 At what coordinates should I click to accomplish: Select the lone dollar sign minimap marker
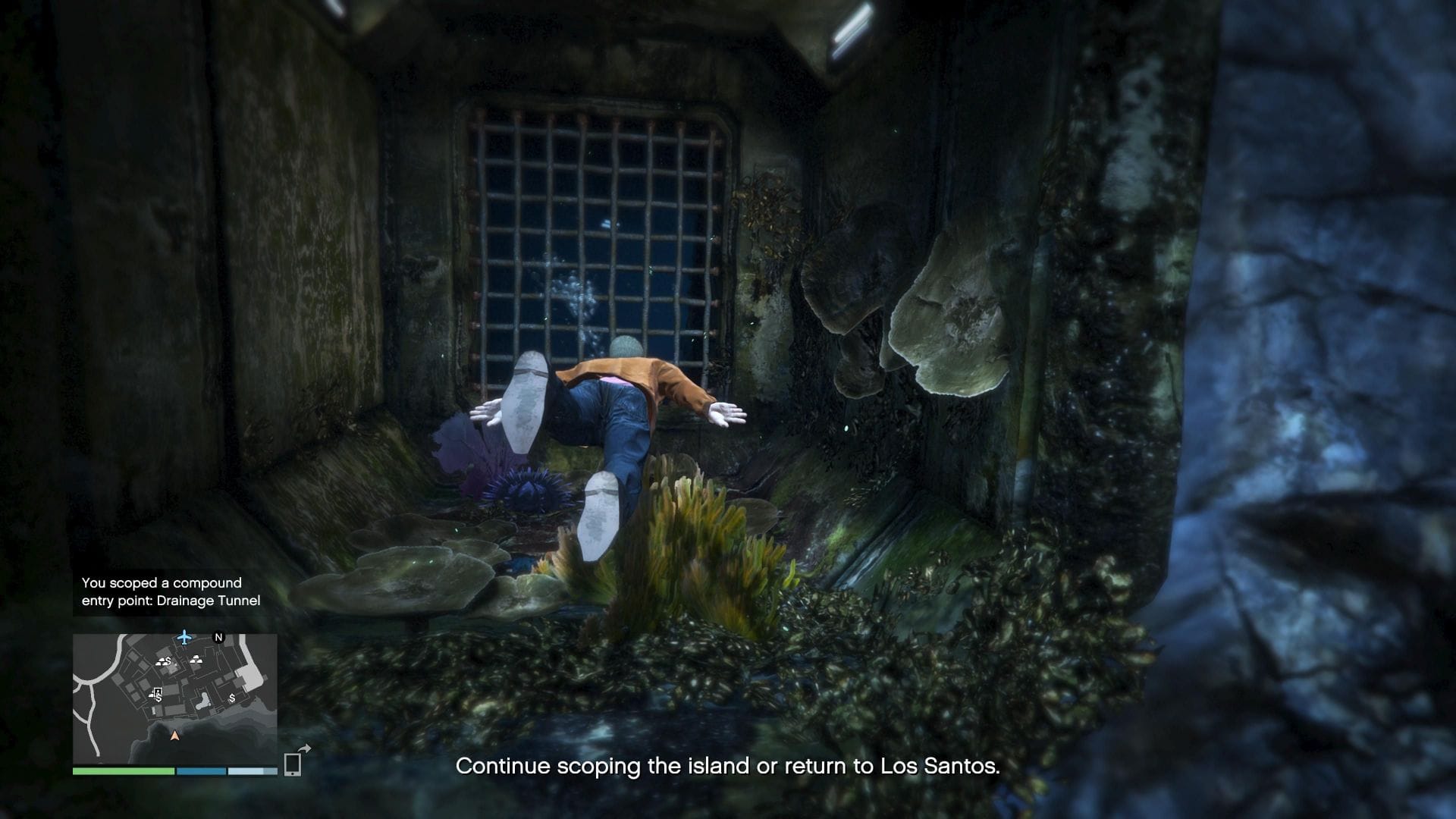click(x=232, y=698)
